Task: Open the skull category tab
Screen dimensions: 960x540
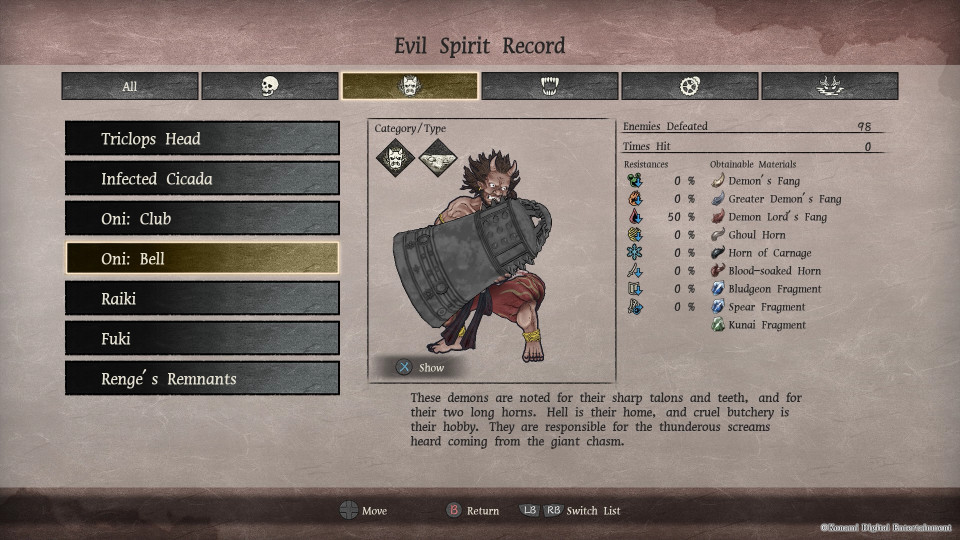Action: coord(270,86)
